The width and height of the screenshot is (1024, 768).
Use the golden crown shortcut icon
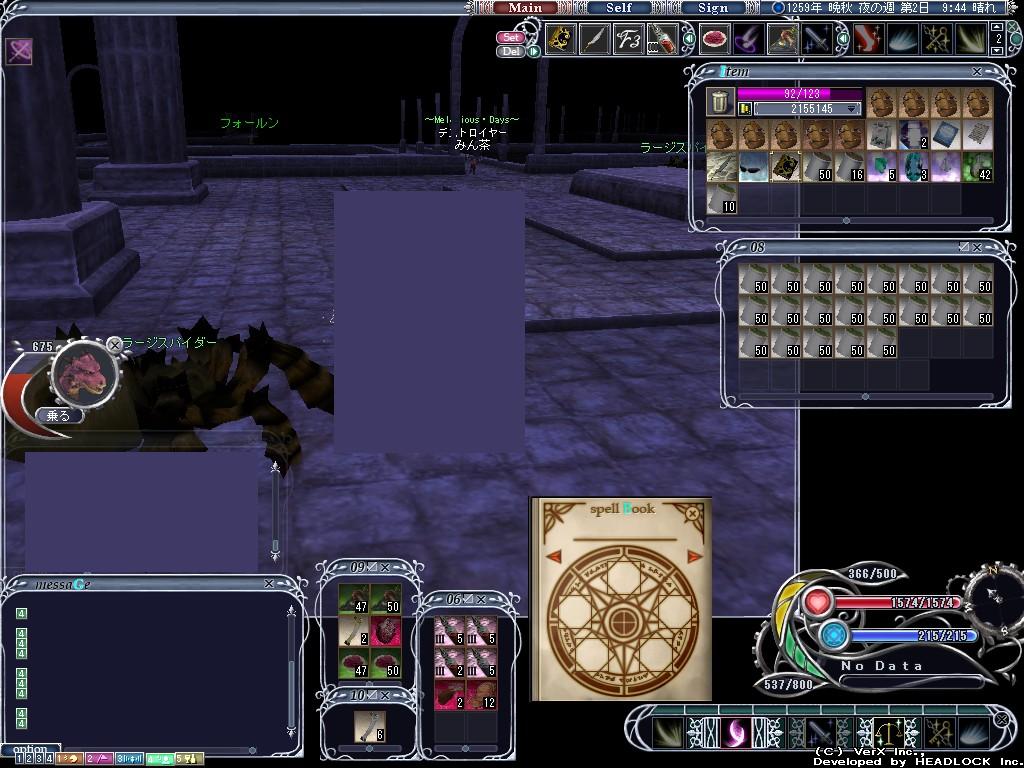tap(560, 40)
